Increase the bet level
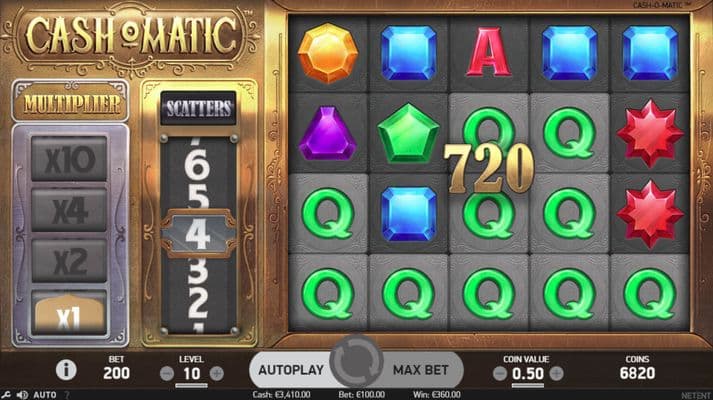 point(216,373)
